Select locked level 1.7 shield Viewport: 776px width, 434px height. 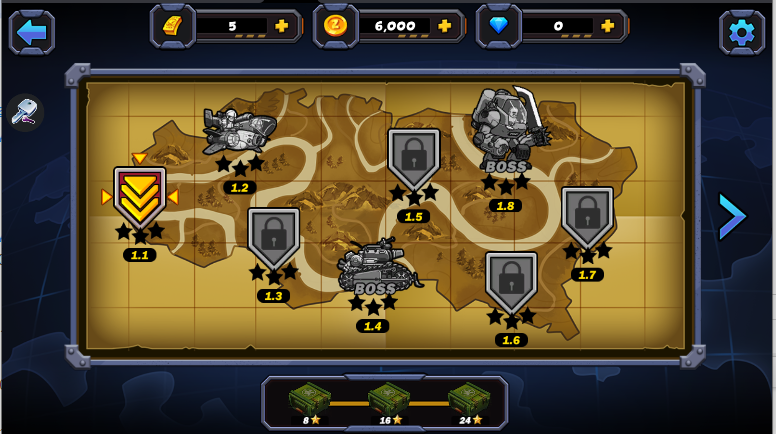click(587, 217)
